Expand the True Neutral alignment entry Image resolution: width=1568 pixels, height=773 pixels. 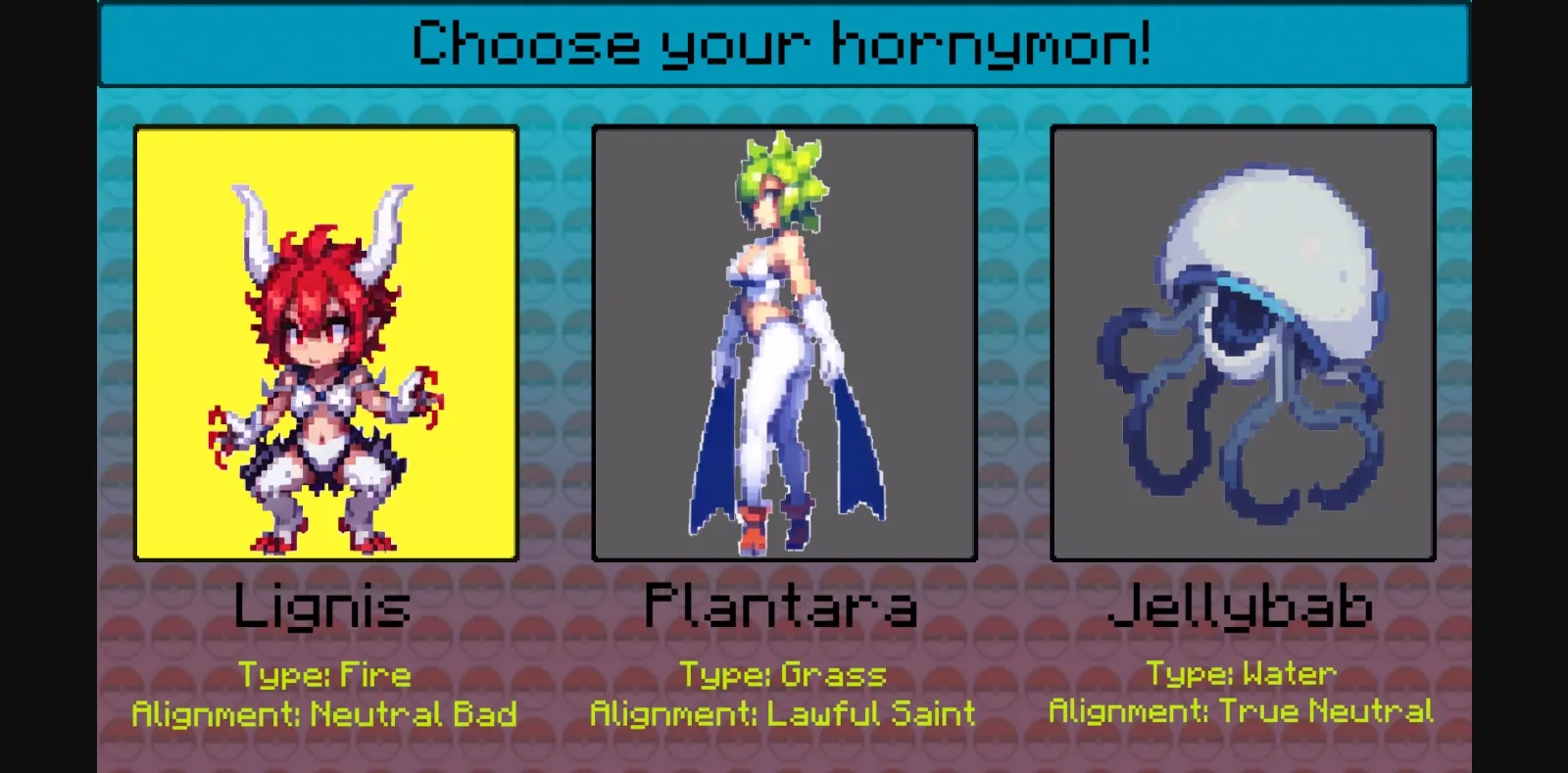[1242, 712]
